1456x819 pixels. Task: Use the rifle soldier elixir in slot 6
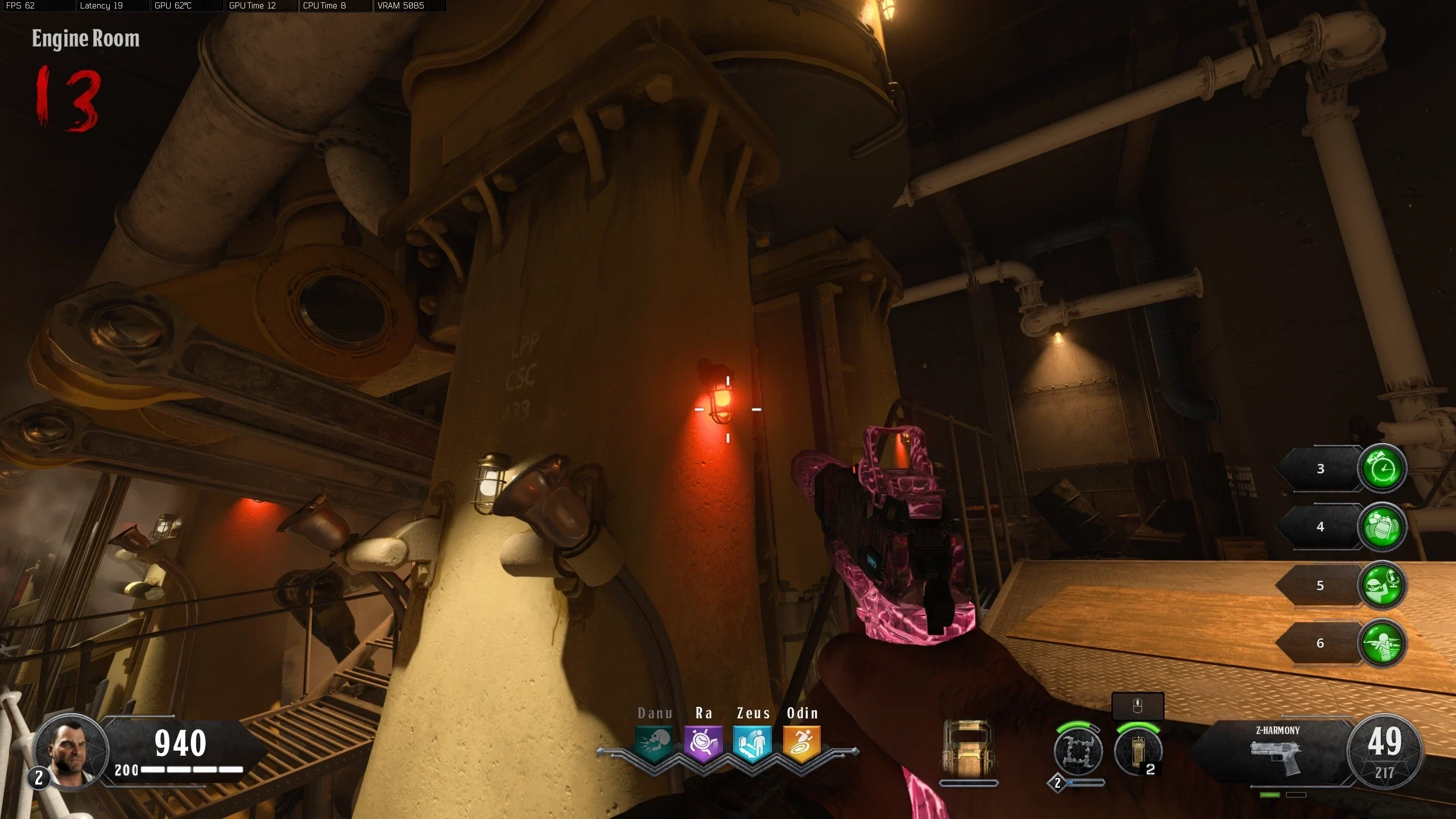tap(1381, 643)
